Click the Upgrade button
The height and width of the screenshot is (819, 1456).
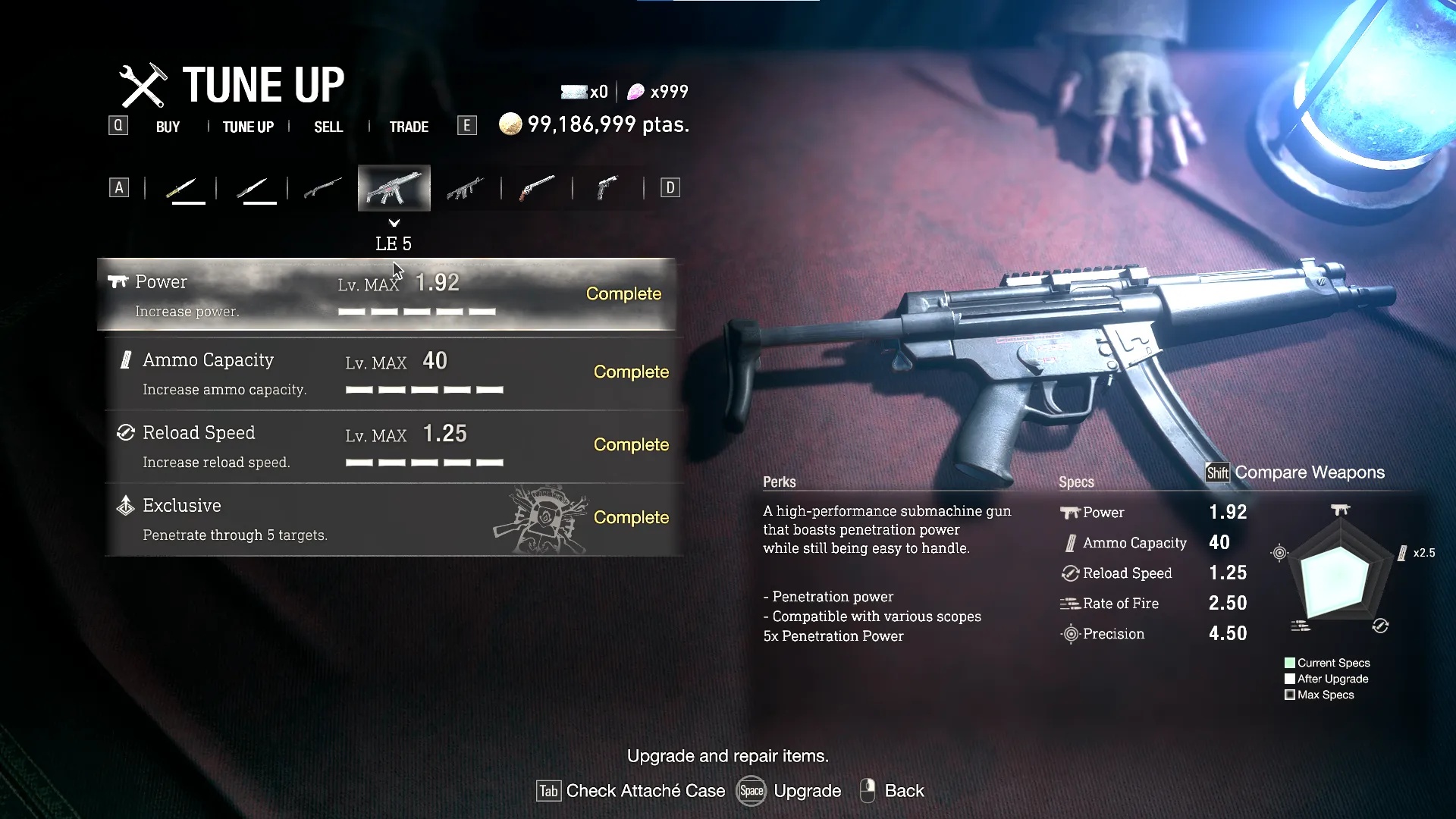click(x=789, y=791)
